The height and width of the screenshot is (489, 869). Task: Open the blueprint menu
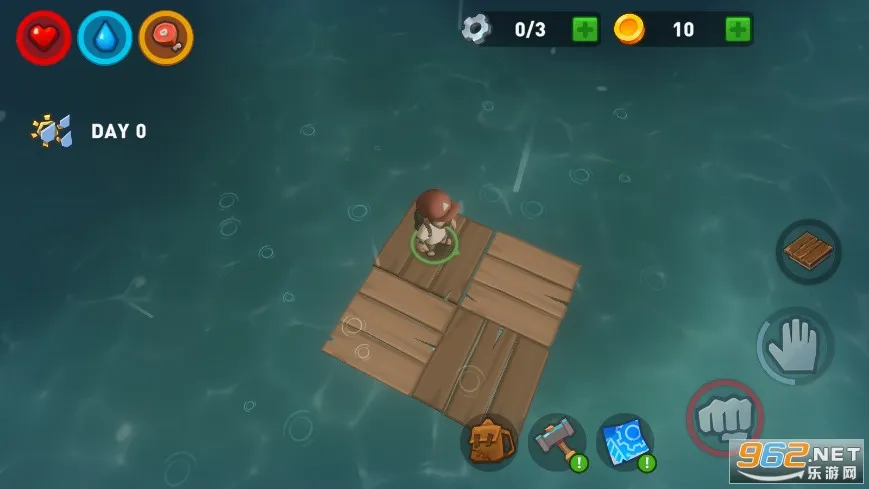(x=625, y=441)
